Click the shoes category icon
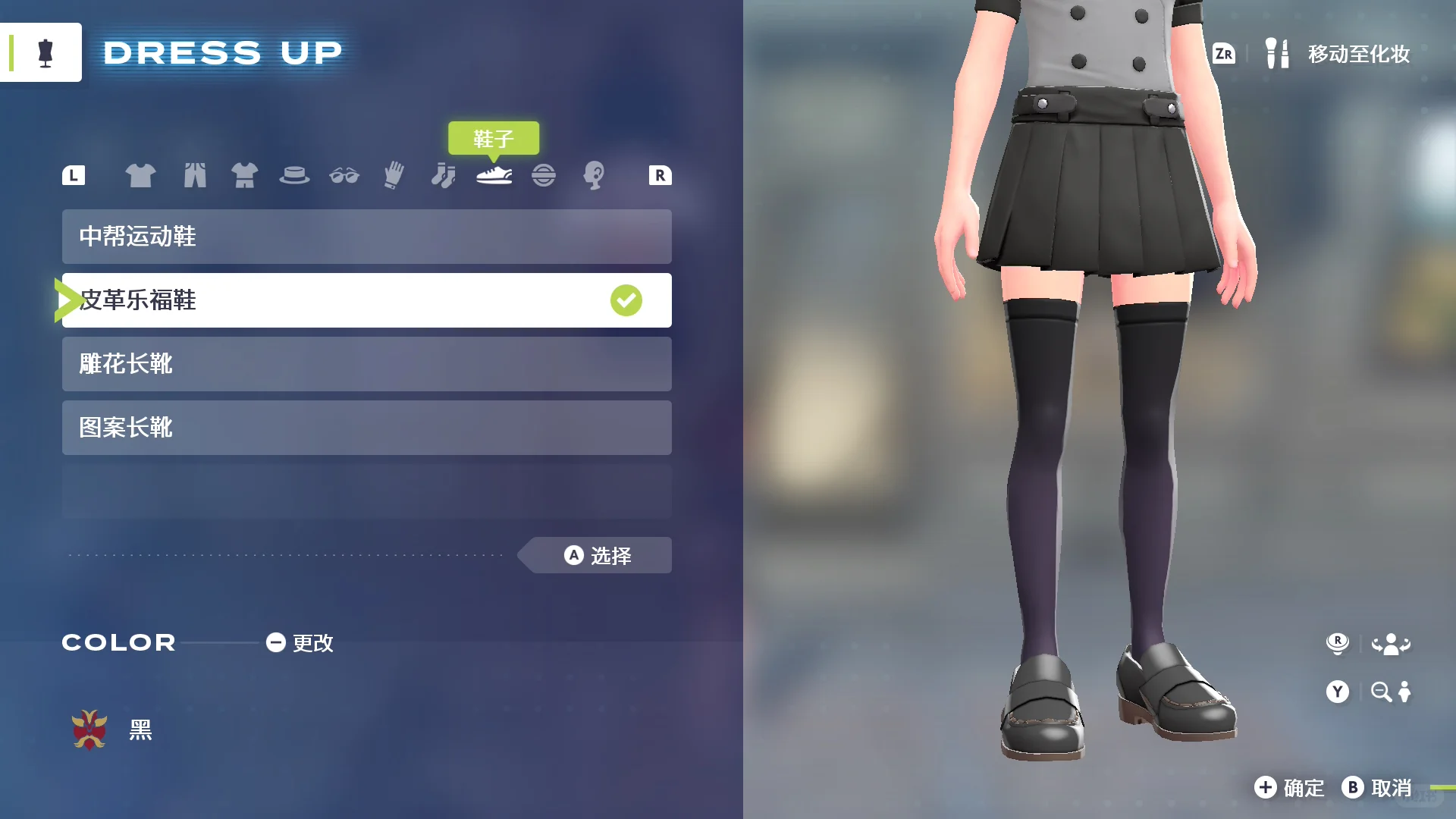This screenshot has width=1456, height=819. (x=494, y=174)
